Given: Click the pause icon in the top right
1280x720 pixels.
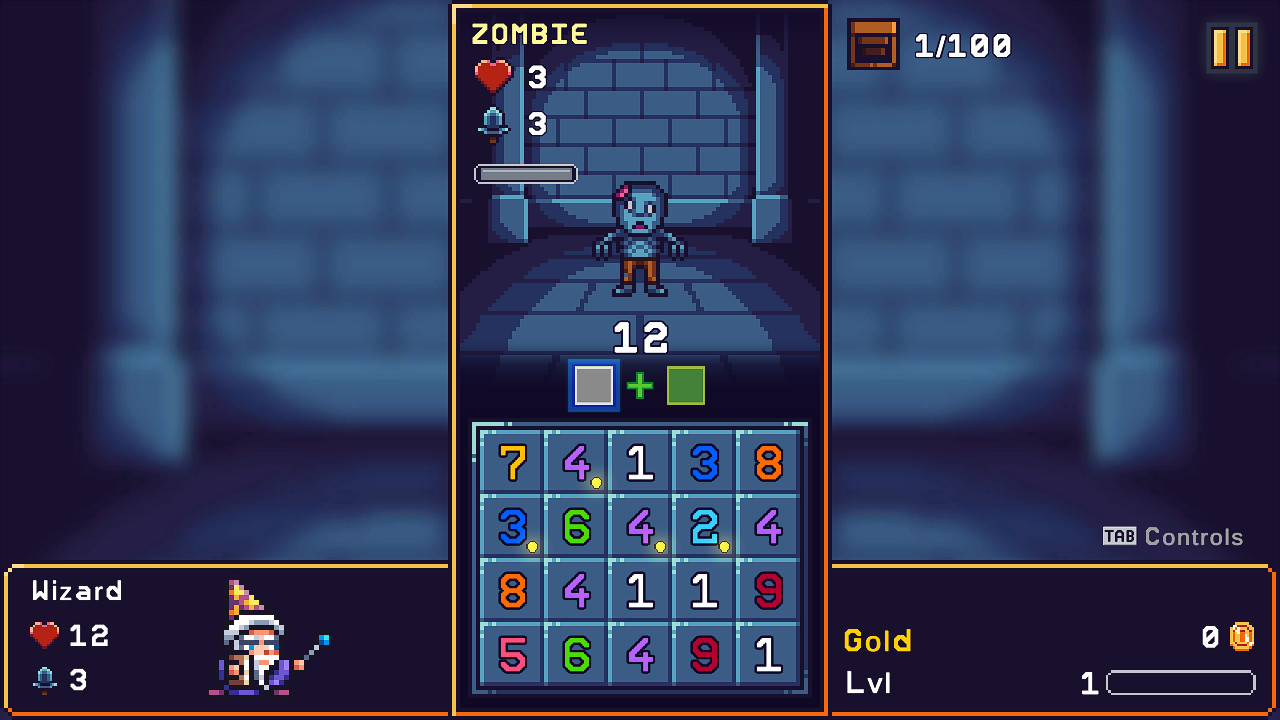Looking at the screenshot, I should click(x=1229, y=46).
